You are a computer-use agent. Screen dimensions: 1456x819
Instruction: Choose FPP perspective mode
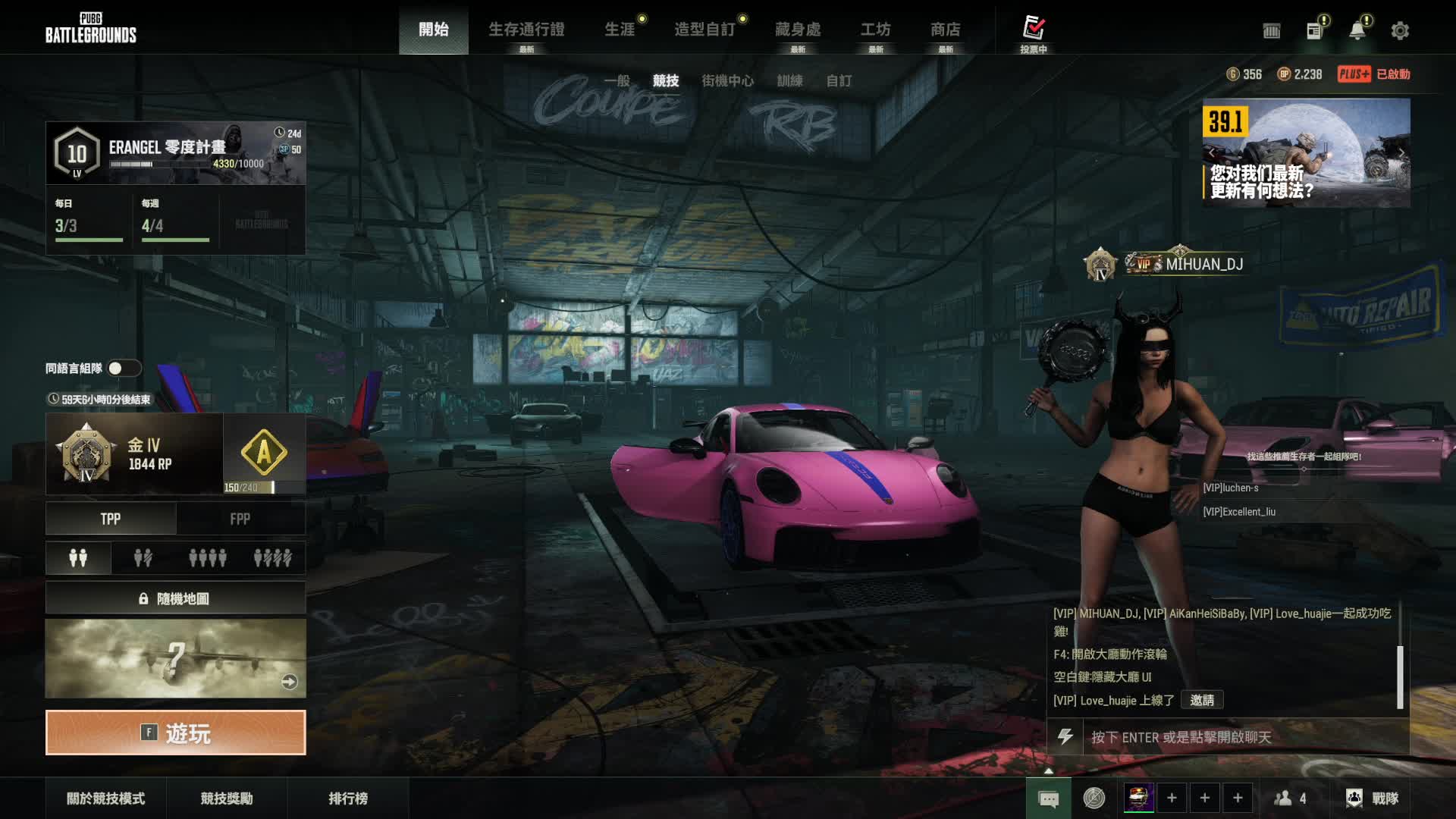pyautogui.click(x=240, y=519)
